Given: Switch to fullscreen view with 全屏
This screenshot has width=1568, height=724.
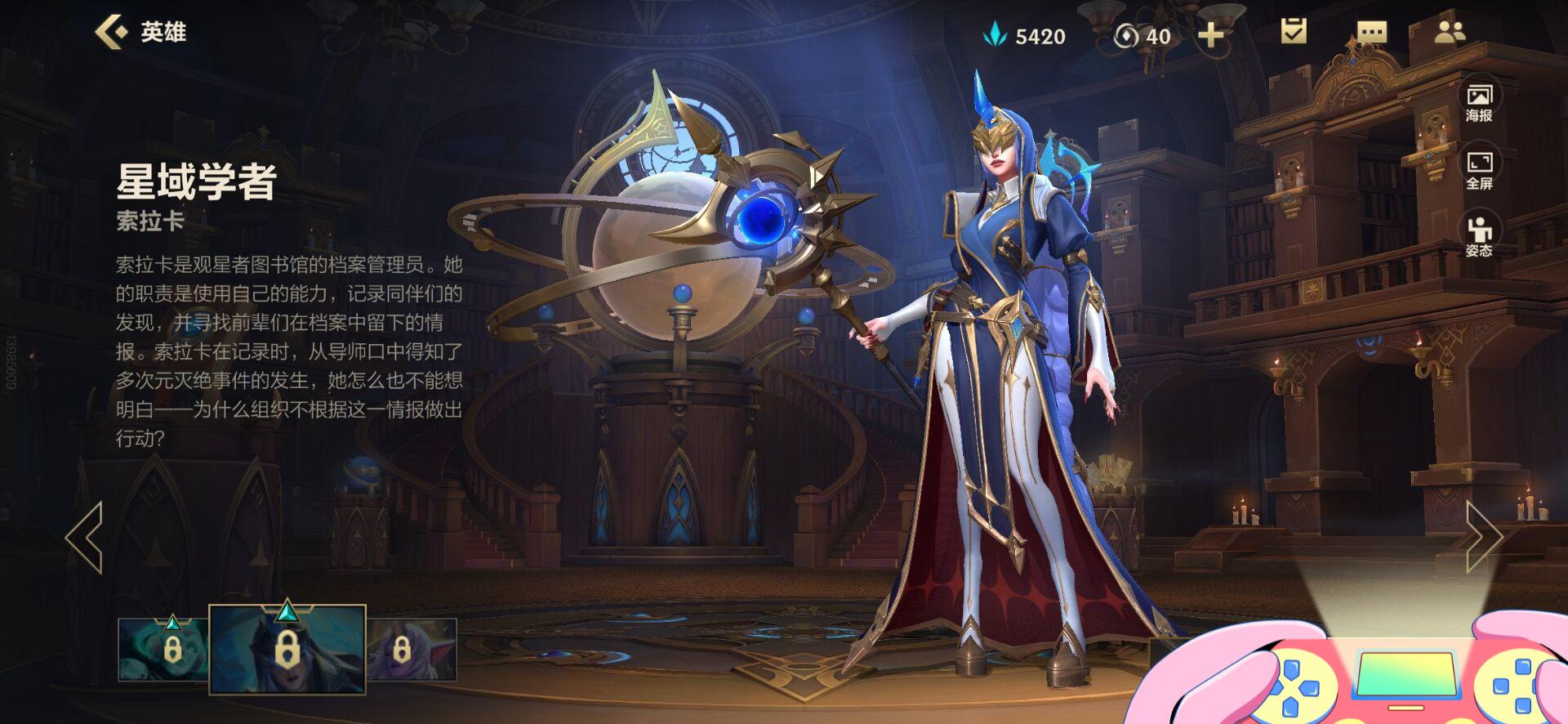Looking at the screenshot, I should pyautogui.click(x=1479, y=170).
